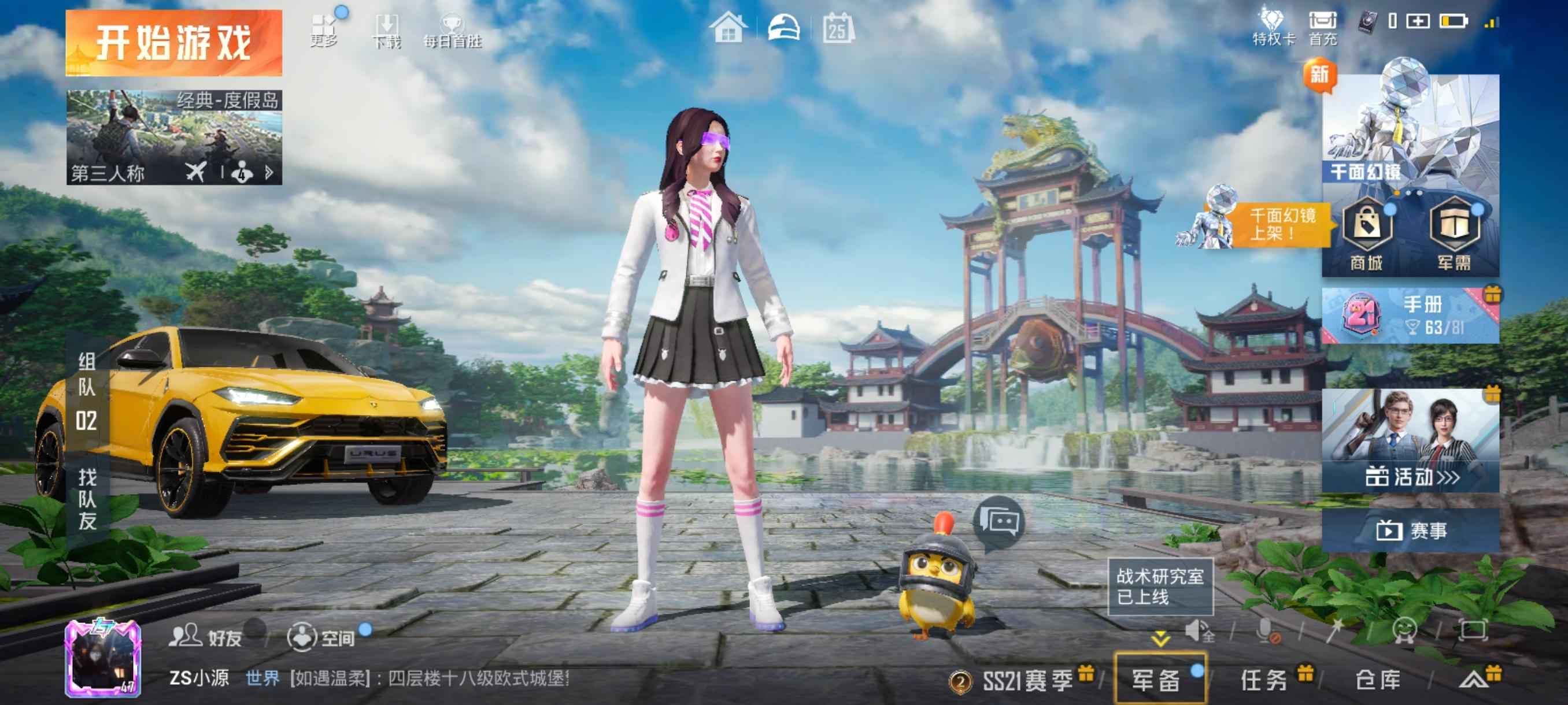Screen dimensions: 1568x705
Task: Open the 军需 supply crates
Action: click(x=1454, y=234)
